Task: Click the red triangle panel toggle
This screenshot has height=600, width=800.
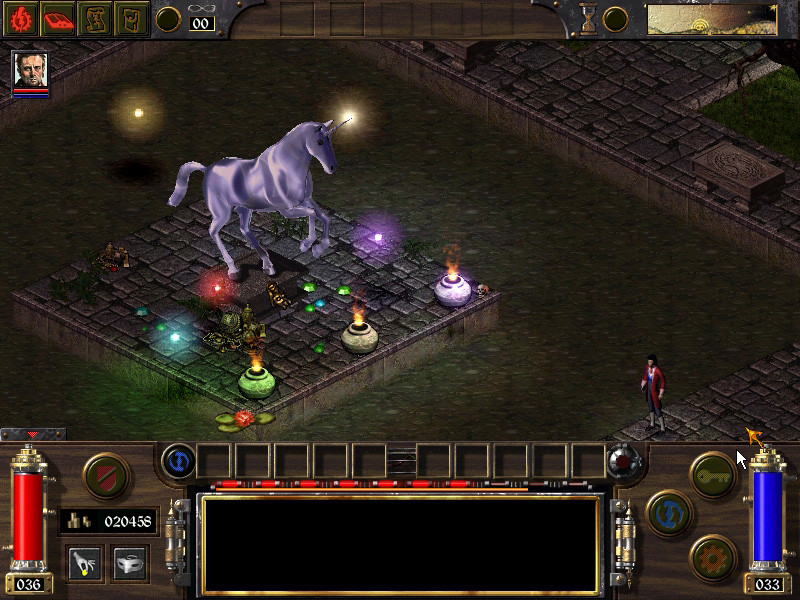Action: coord(33,434)
